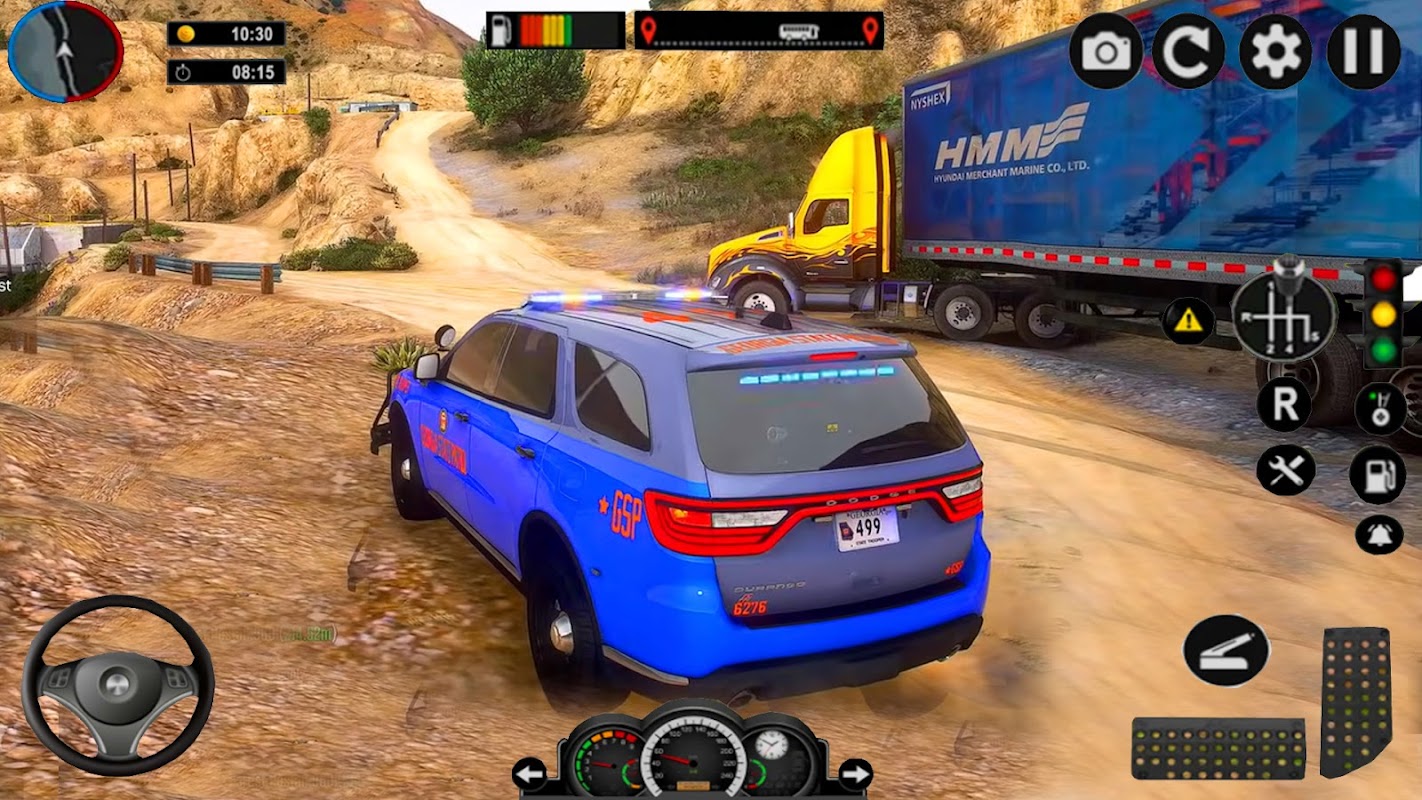Pause the game
1422x800 pixels.
[x=1363, y=51]
